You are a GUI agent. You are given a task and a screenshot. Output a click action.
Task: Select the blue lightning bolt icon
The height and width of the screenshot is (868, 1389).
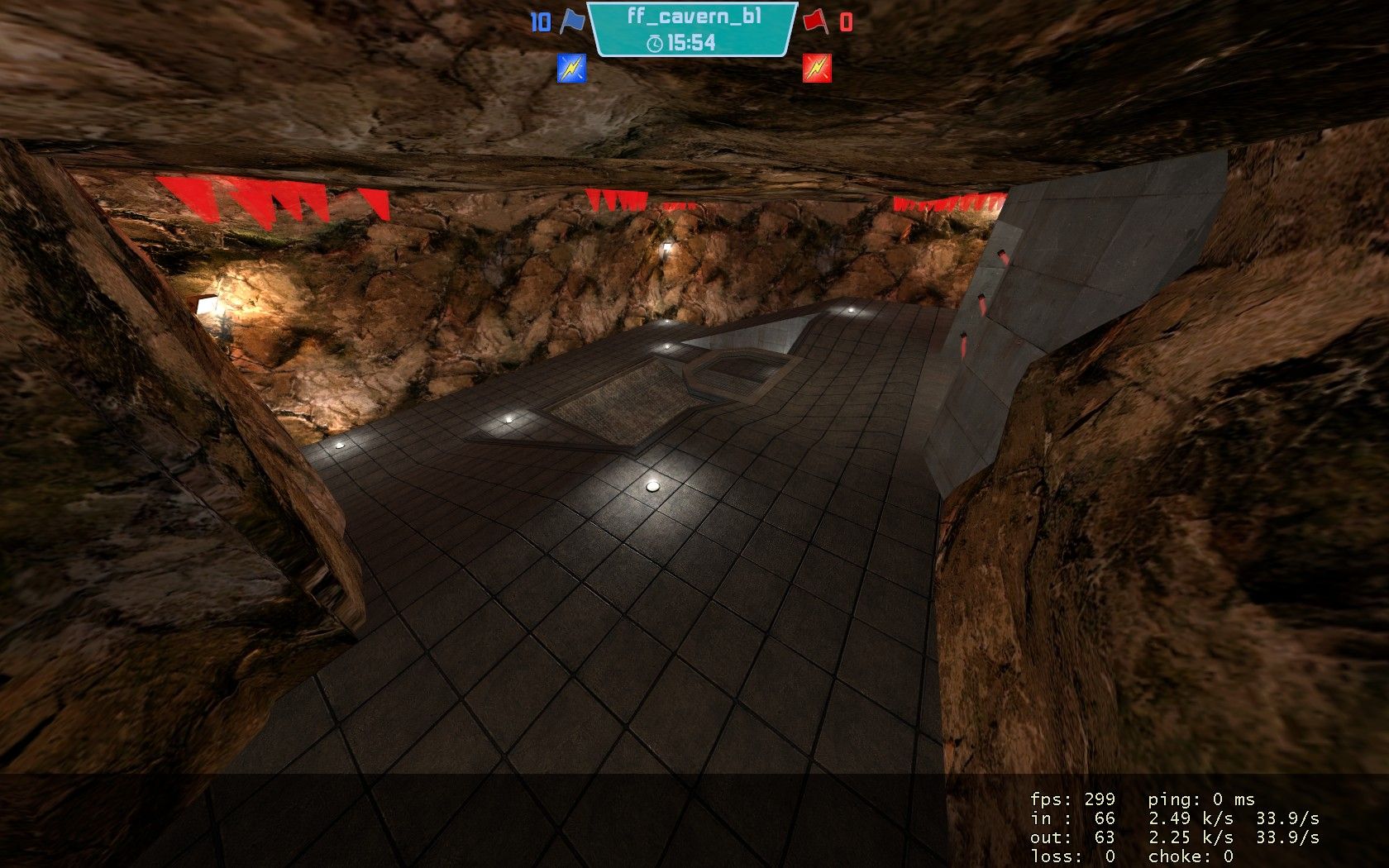(x=571, y=68)
